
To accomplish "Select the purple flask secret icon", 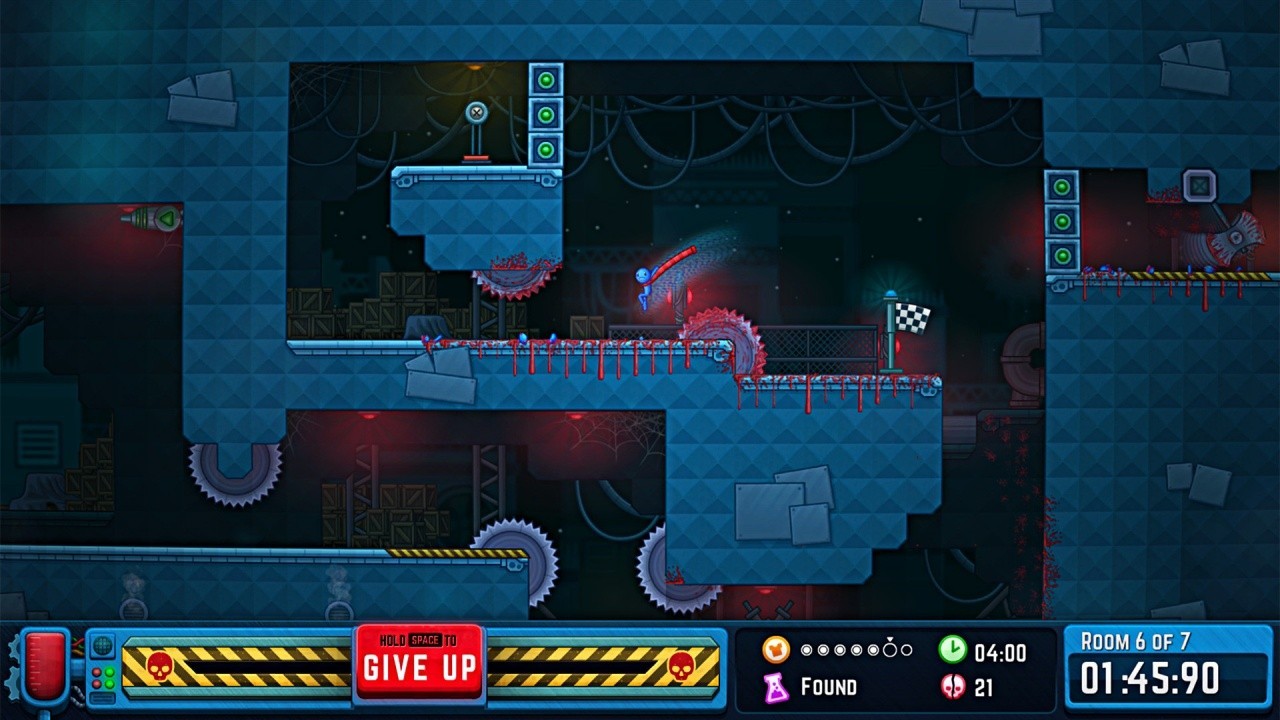I will pos(775,686).
